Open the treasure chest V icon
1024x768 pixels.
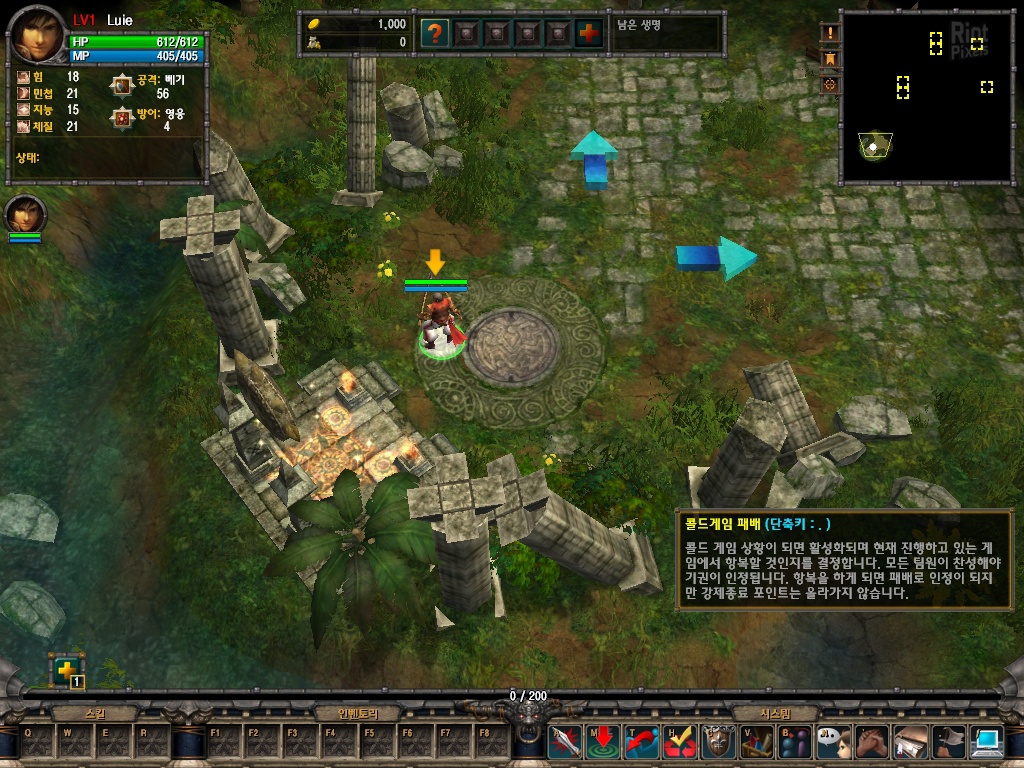point(757,742)
